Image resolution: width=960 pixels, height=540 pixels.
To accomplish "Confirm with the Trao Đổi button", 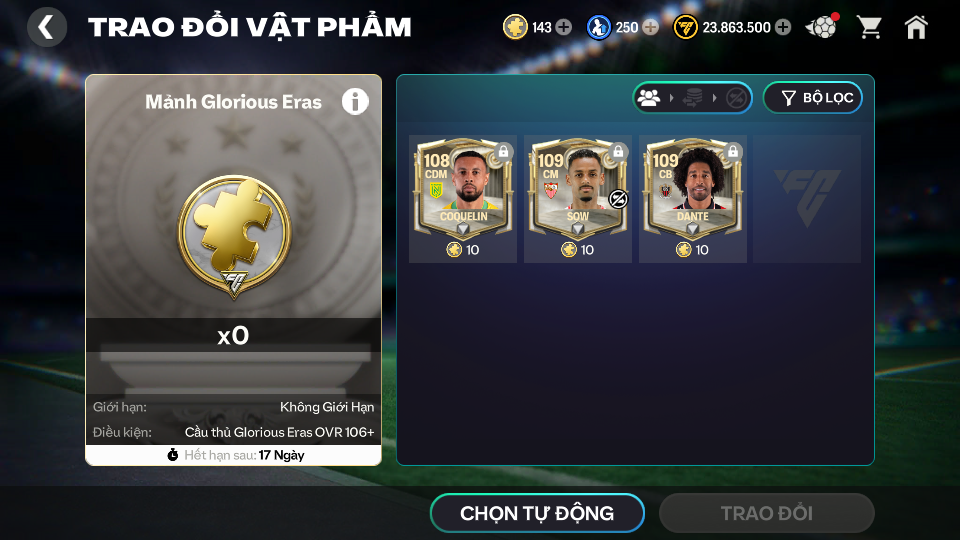I will click(766, 514).
